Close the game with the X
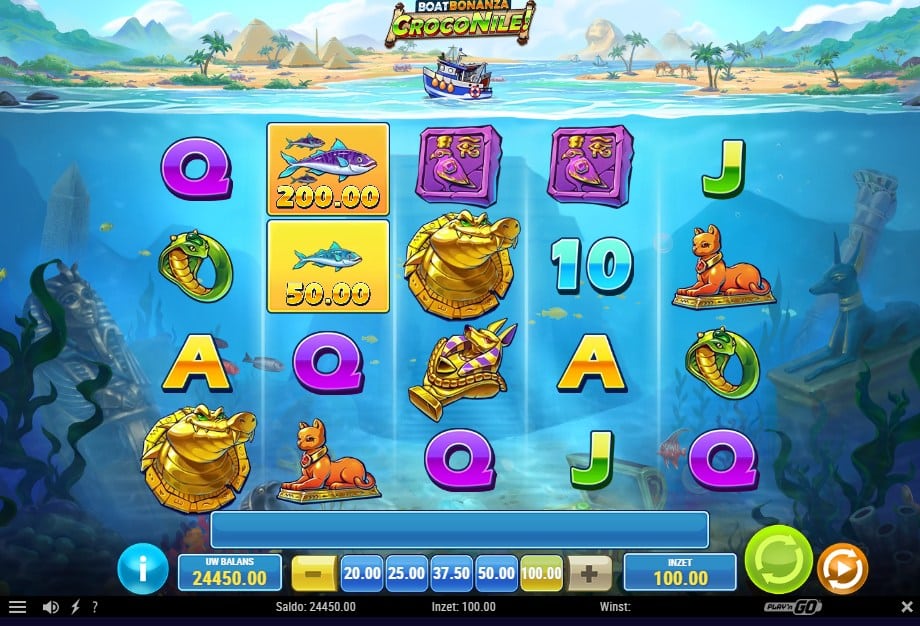 pyautogui.click(x=906, y=607)
